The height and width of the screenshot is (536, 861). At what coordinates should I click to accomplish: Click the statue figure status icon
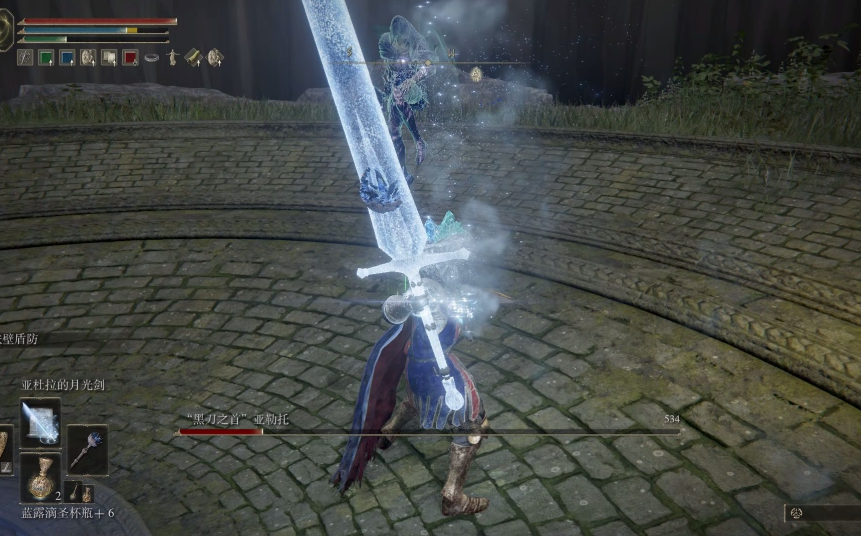click(172, 58)
